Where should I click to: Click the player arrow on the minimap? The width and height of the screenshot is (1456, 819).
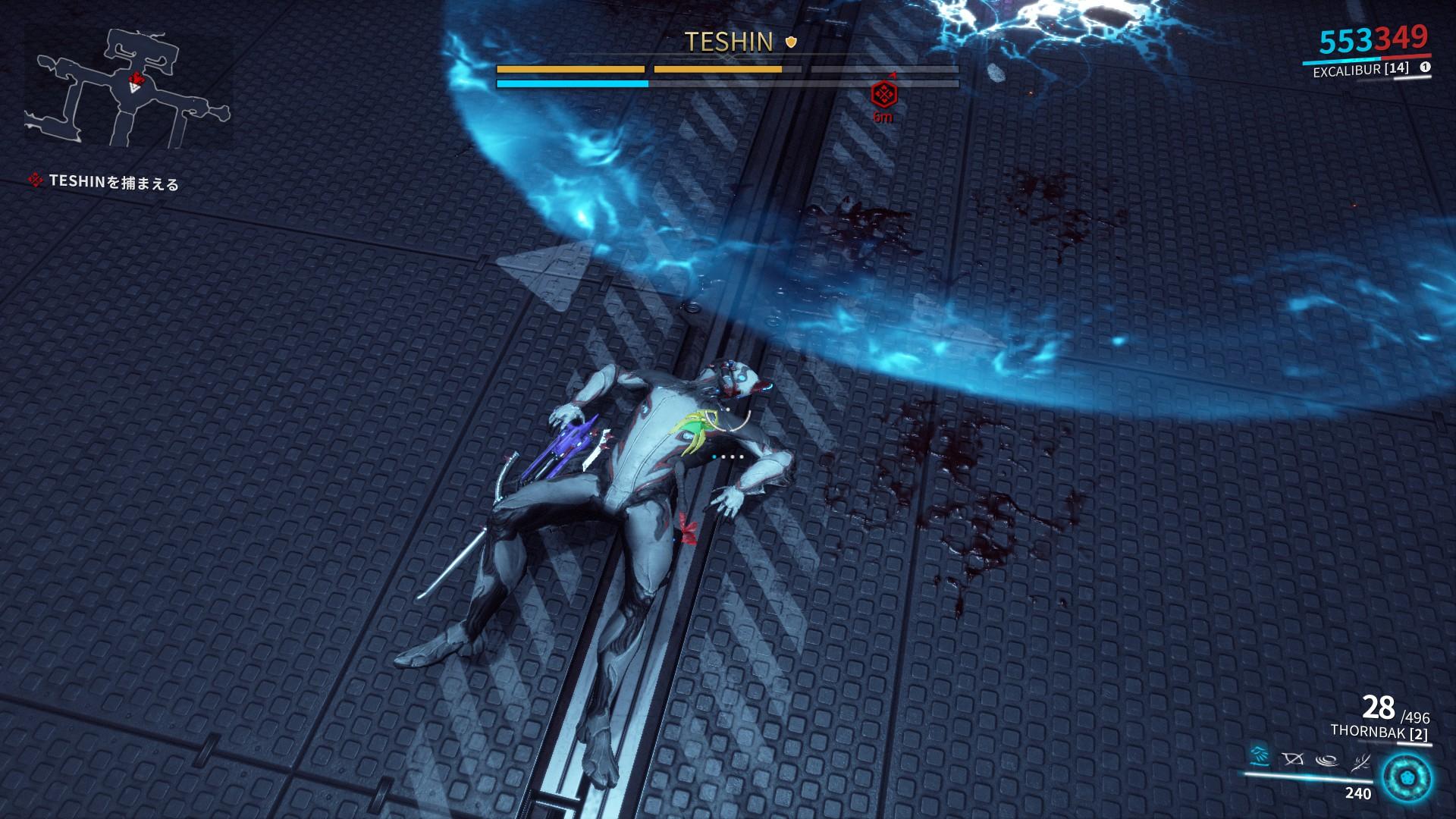(135, 88)
